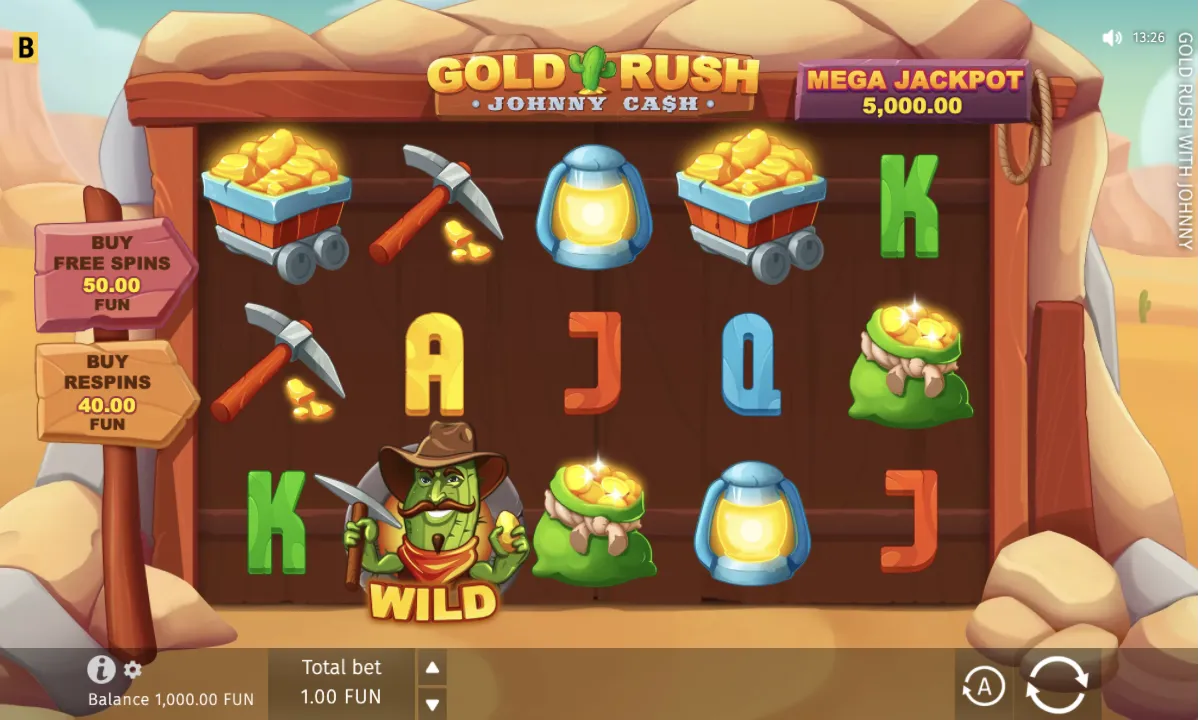Viewport: 1200px width, 720px height.
Task: Spin the reels with the circular arrows button
Action: pyautogui.click(x=1056, y=686)
